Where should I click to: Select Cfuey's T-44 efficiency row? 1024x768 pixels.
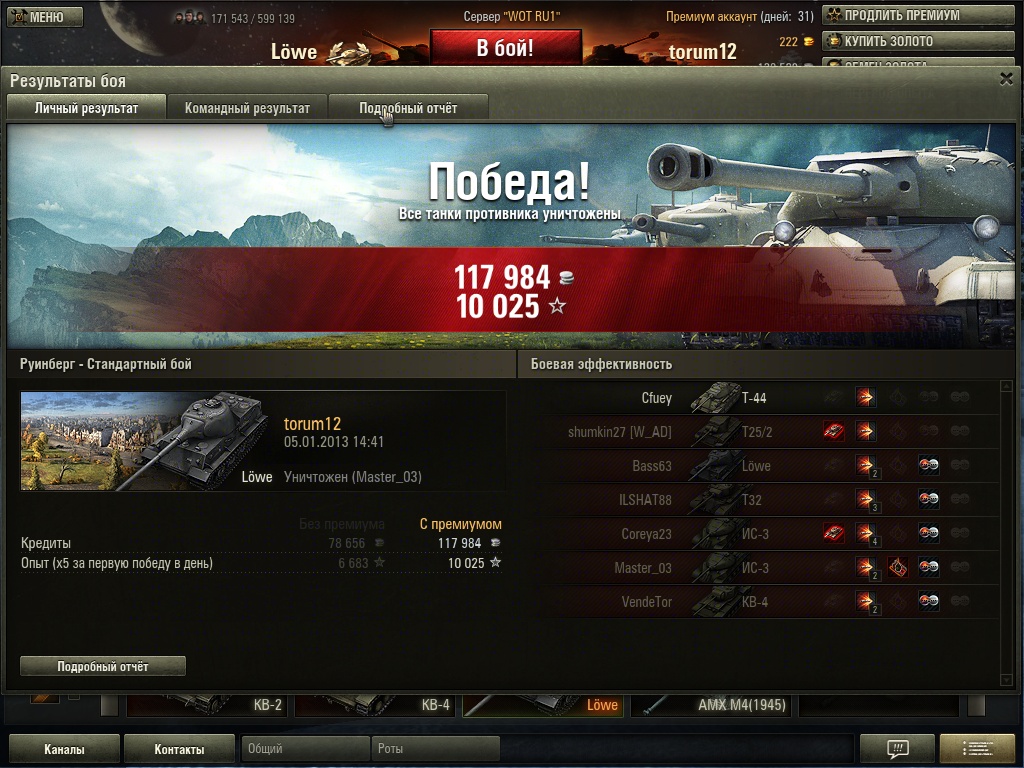click(x=760, y=398)
